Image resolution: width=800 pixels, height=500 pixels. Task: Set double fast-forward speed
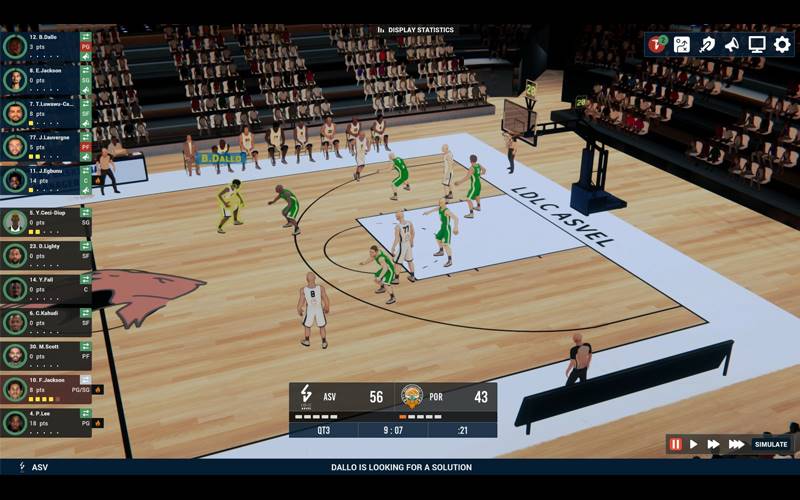[x=714, y=444]
